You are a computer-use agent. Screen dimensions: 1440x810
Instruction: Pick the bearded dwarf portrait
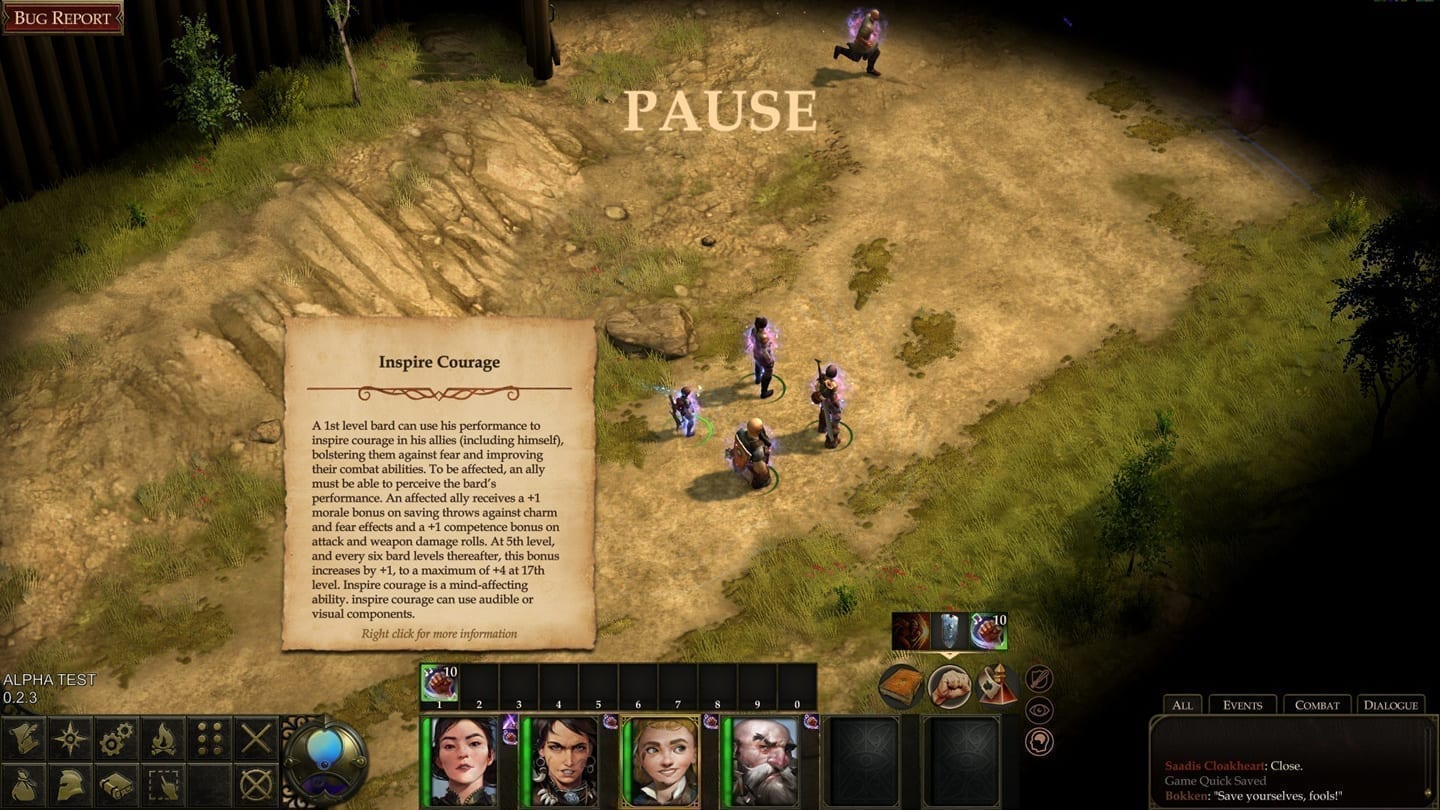tap(763, 760)
